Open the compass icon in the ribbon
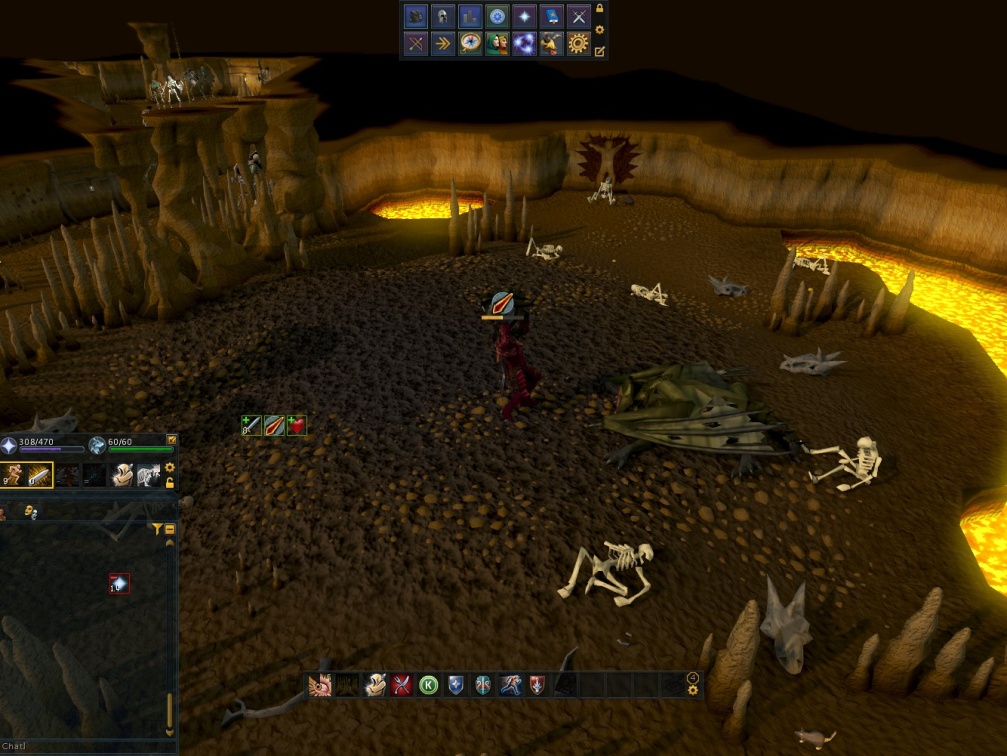This screenshot has height=756, width=1007. click(x=470, y=44)
